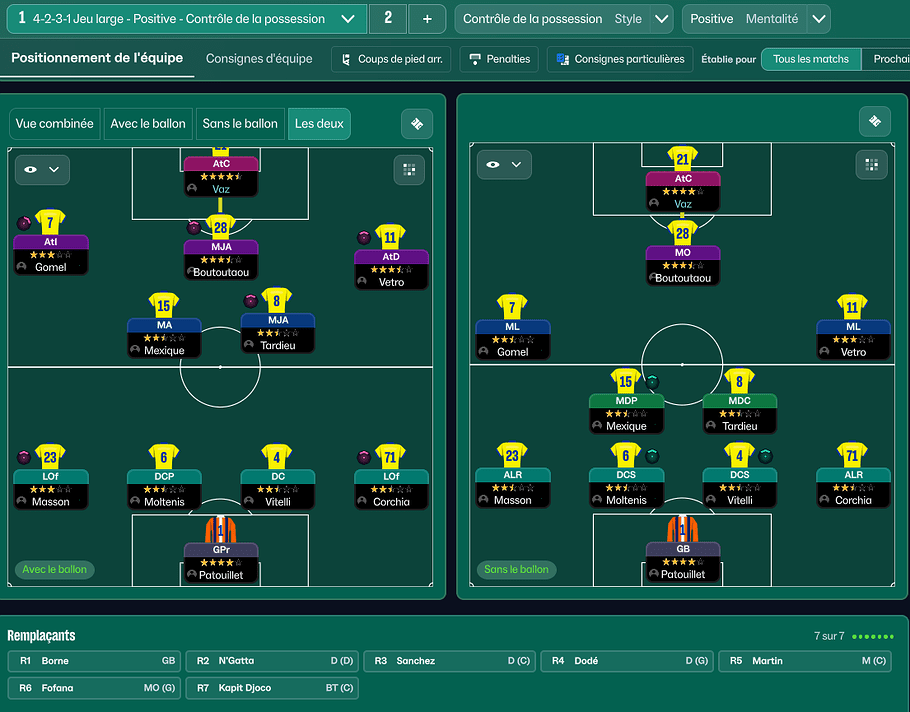Select substitute Kapit Djoco in row R7

pyautogui.click(x=272, y=688)
